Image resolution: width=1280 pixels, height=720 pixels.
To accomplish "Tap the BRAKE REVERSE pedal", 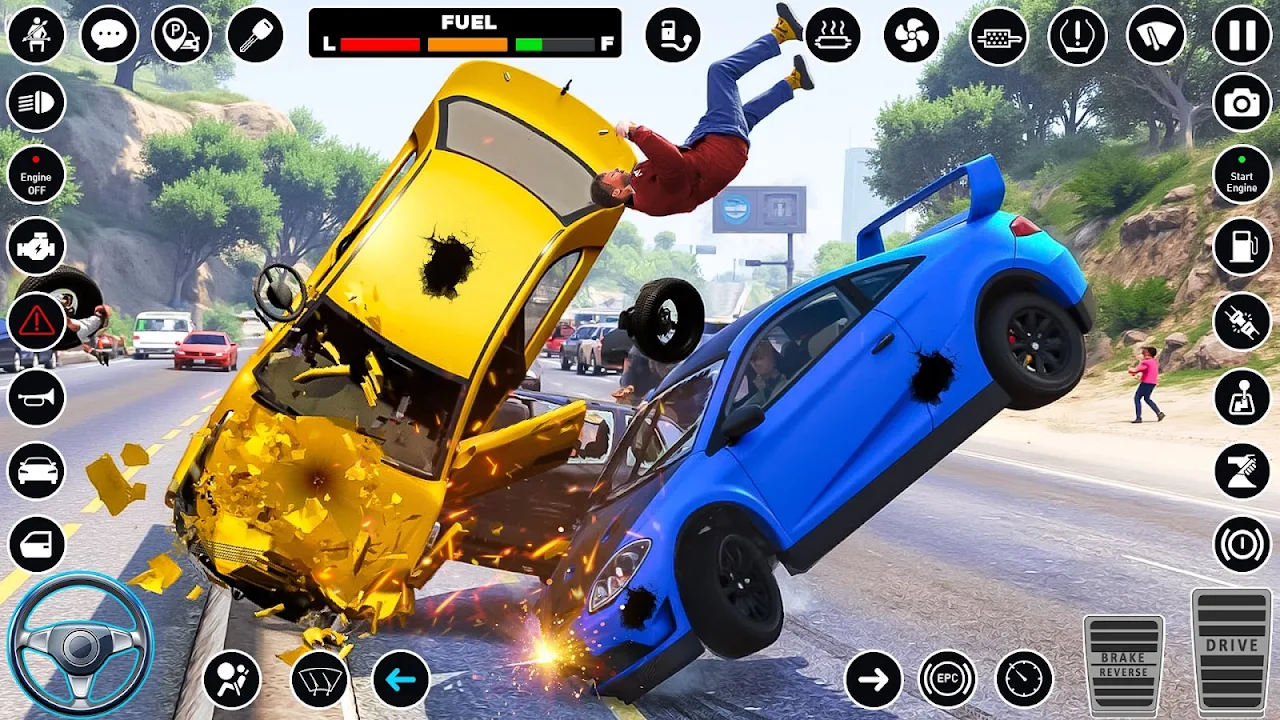I will tap(1124, 664).
